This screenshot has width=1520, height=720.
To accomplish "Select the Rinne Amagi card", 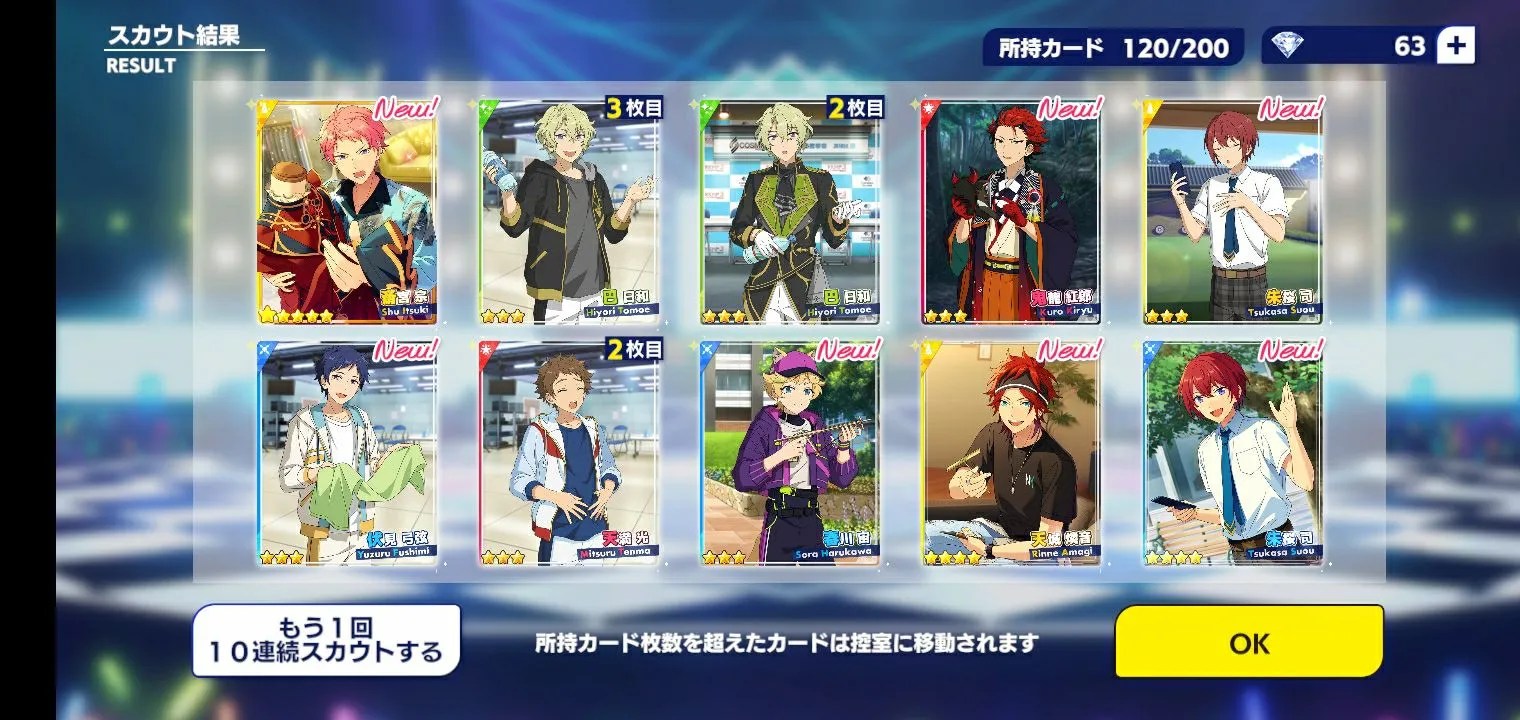I will [x=1011, y=454].
